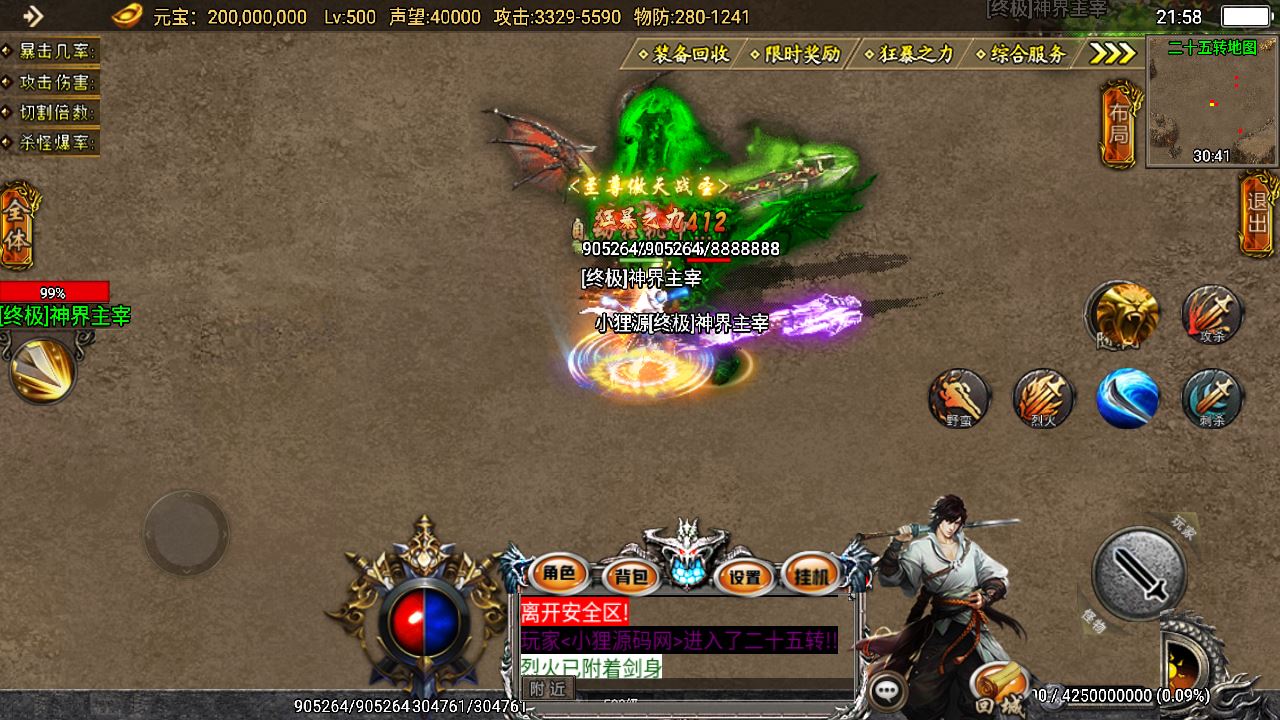This screenshot has width=1280, height=720.
Task: Open the 设置 settings menu
Action: (745, 576)
